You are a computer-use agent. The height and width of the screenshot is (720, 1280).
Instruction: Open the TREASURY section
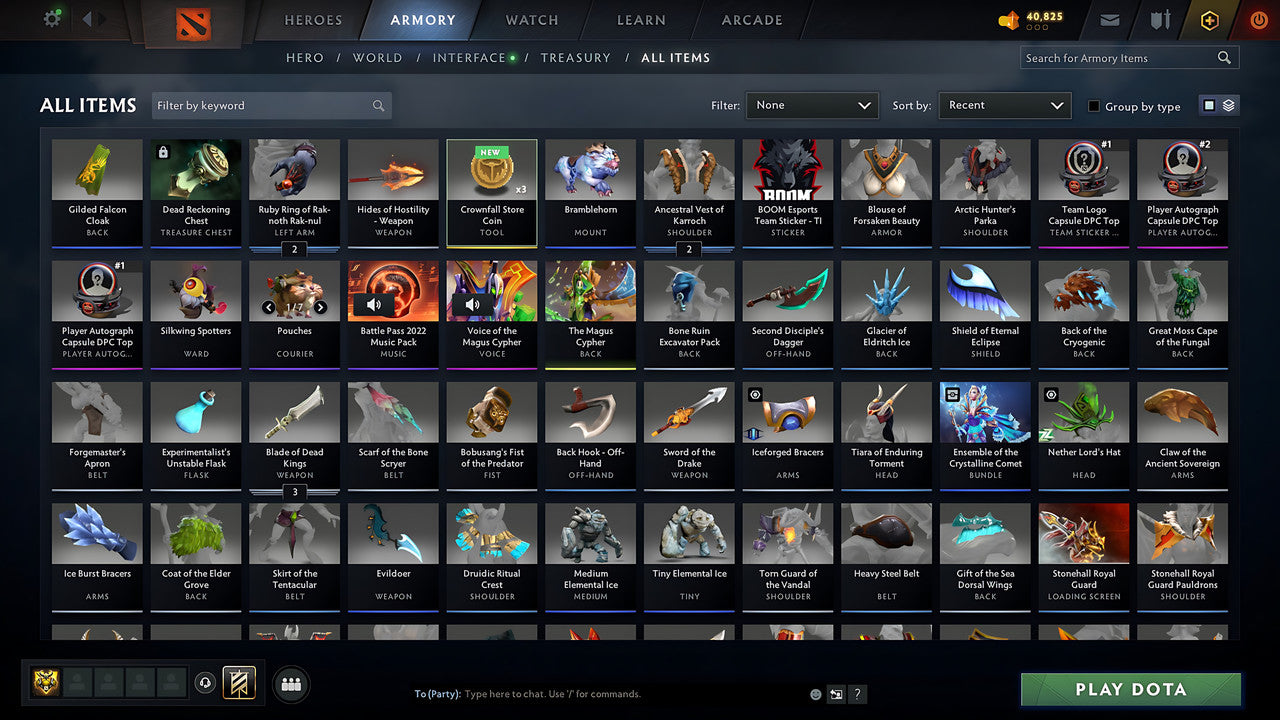pyautogui.click(x=575, y=57)
